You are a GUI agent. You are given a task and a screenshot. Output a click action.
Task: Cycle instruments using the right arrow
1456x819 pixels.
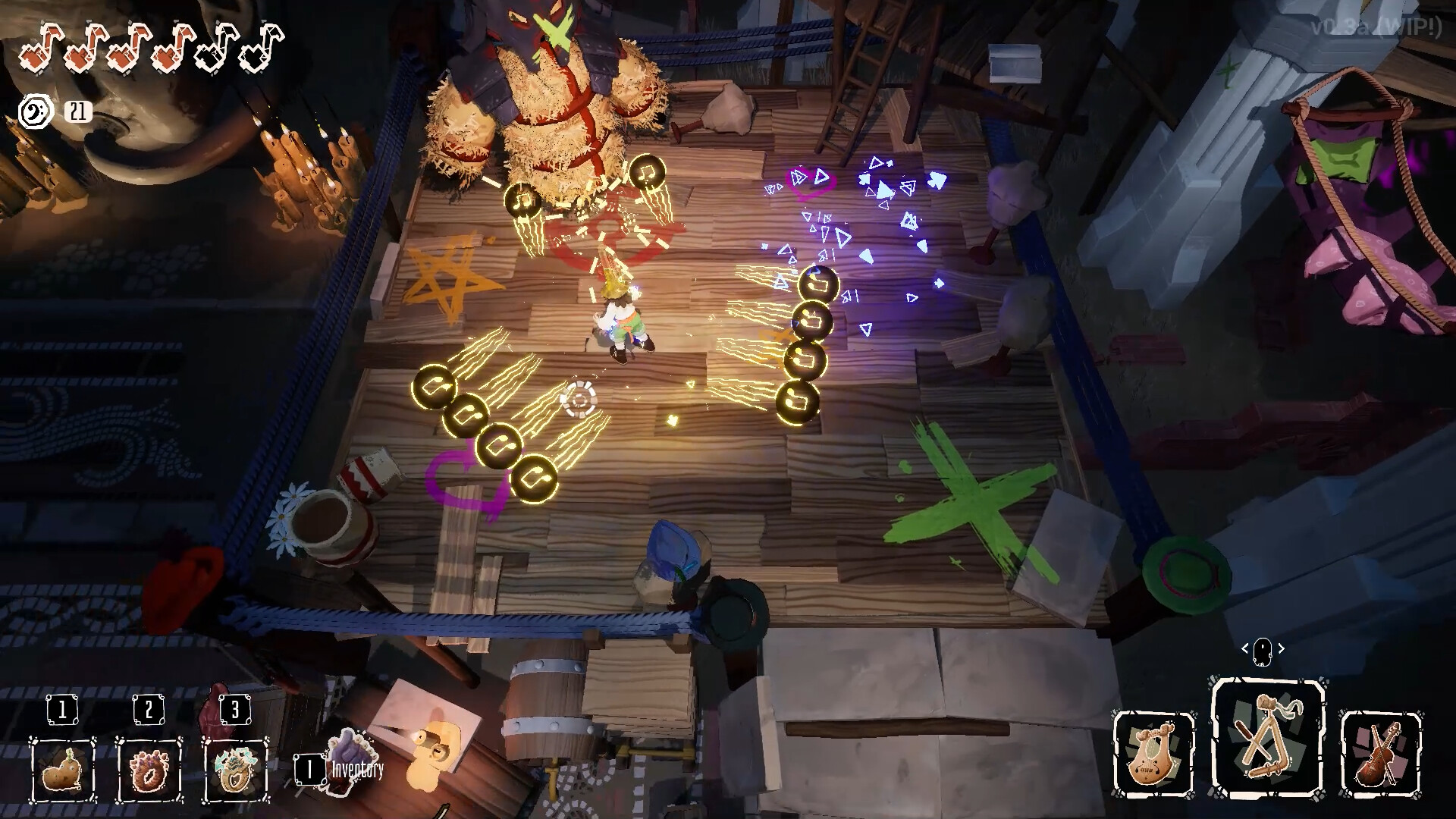1280,648
